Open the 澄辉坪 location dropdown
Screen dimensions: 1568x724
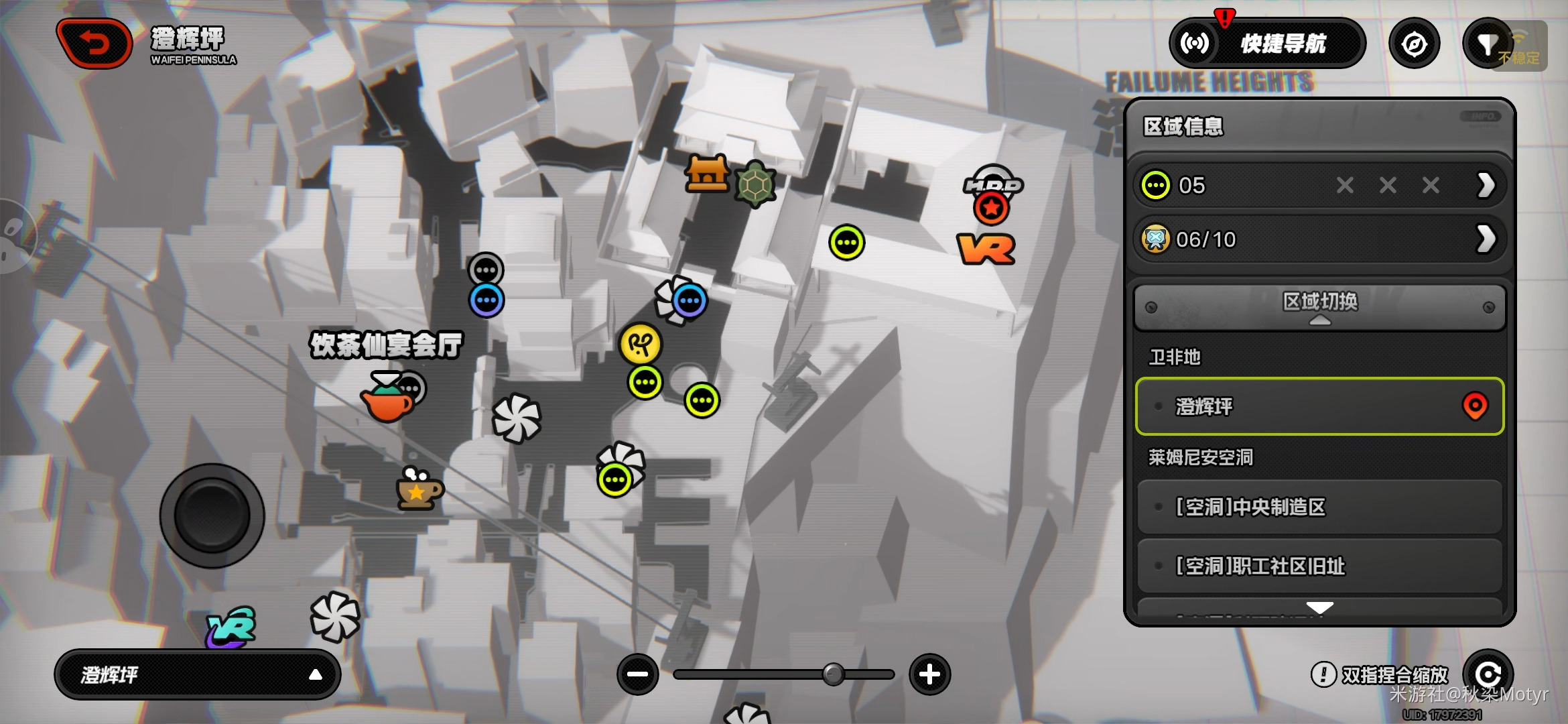click(x=197, y=674)
